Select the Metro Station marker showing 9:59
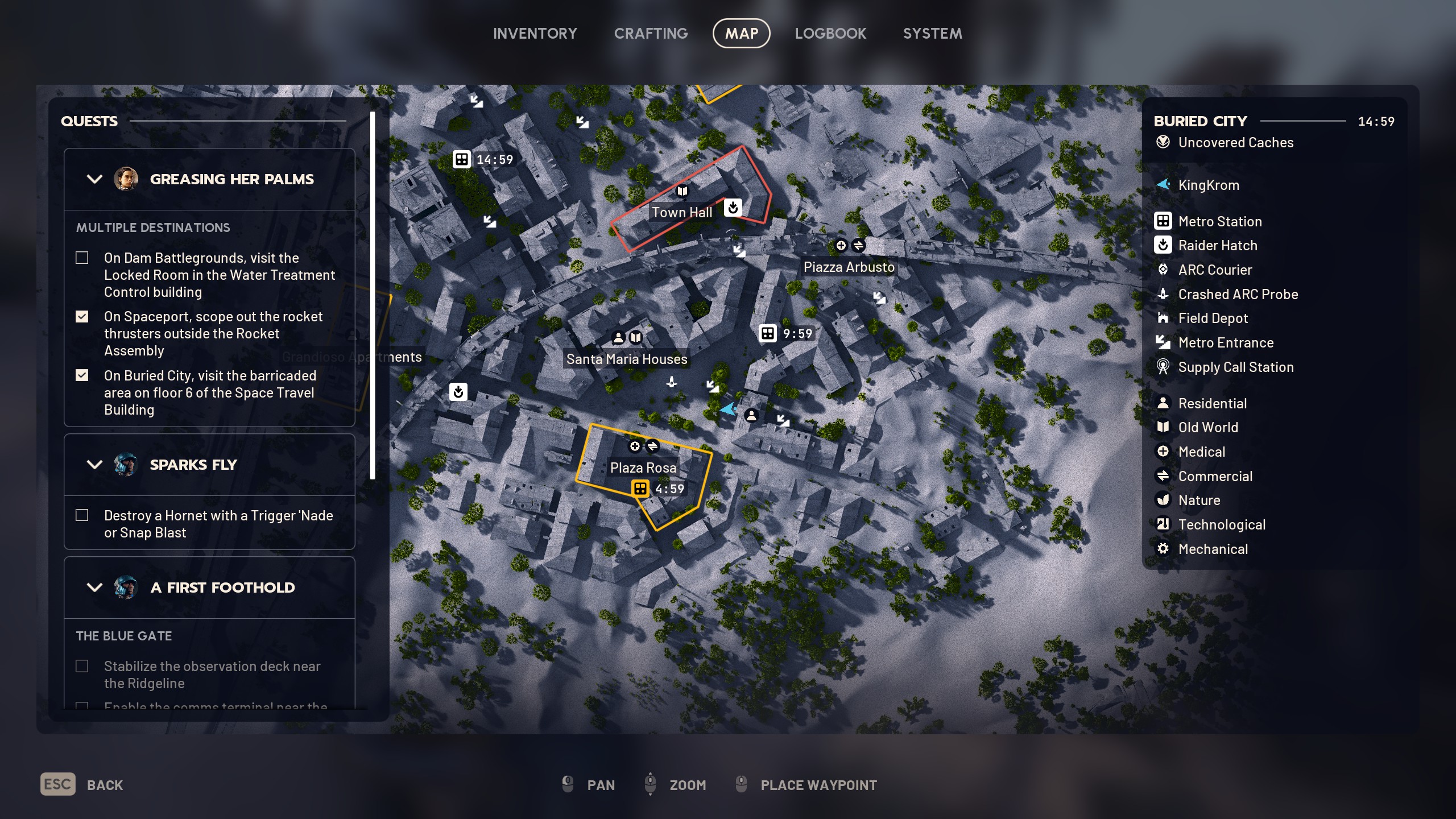The image size is (1456, 819). pos(768,334)
